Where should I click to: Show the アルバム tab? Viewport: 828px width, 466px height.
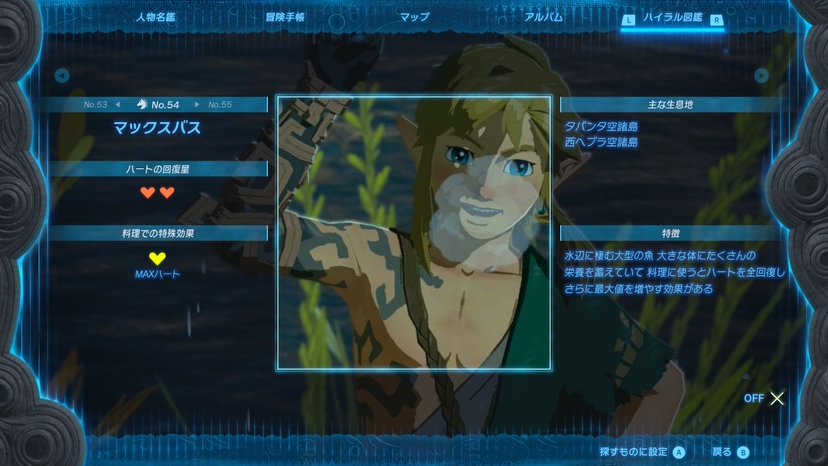click(x=543, y=17)
